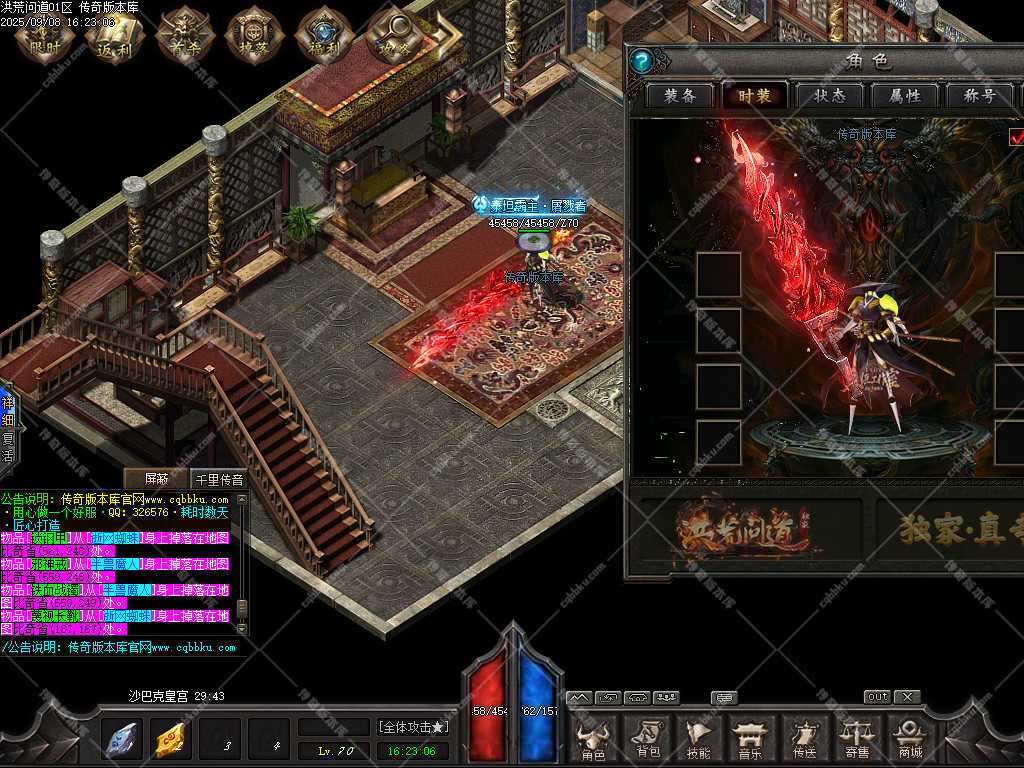Image resolution: width=1024 pixels, height=768 pixels.
Task: Select the 屏蔽 chat filter tab
Action: pos(156,479)
